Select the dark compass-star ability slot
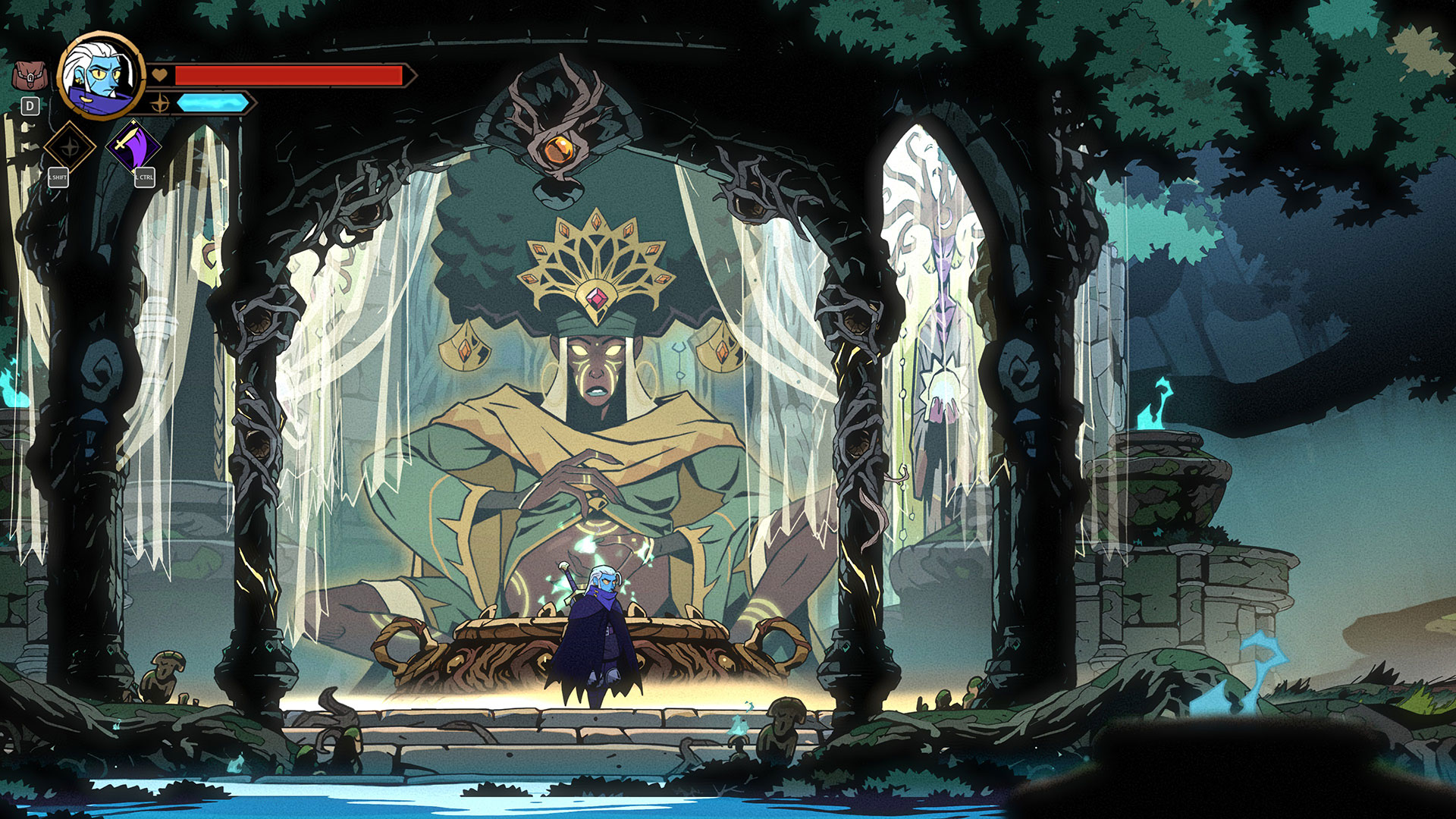 (70, 147)
